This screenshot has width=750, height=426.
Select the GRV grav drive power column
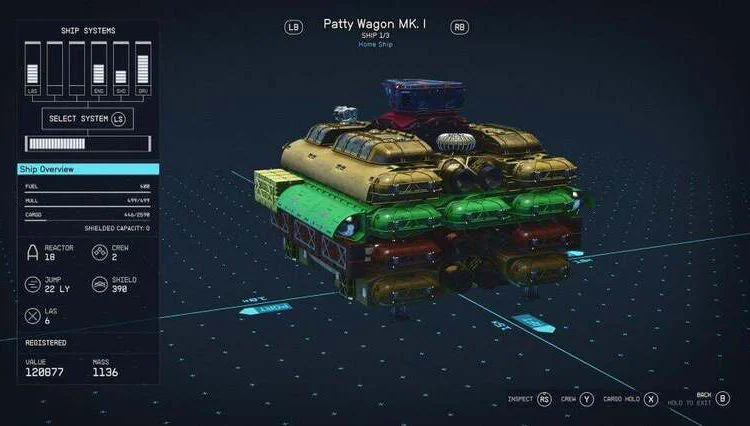coord(143,68)
